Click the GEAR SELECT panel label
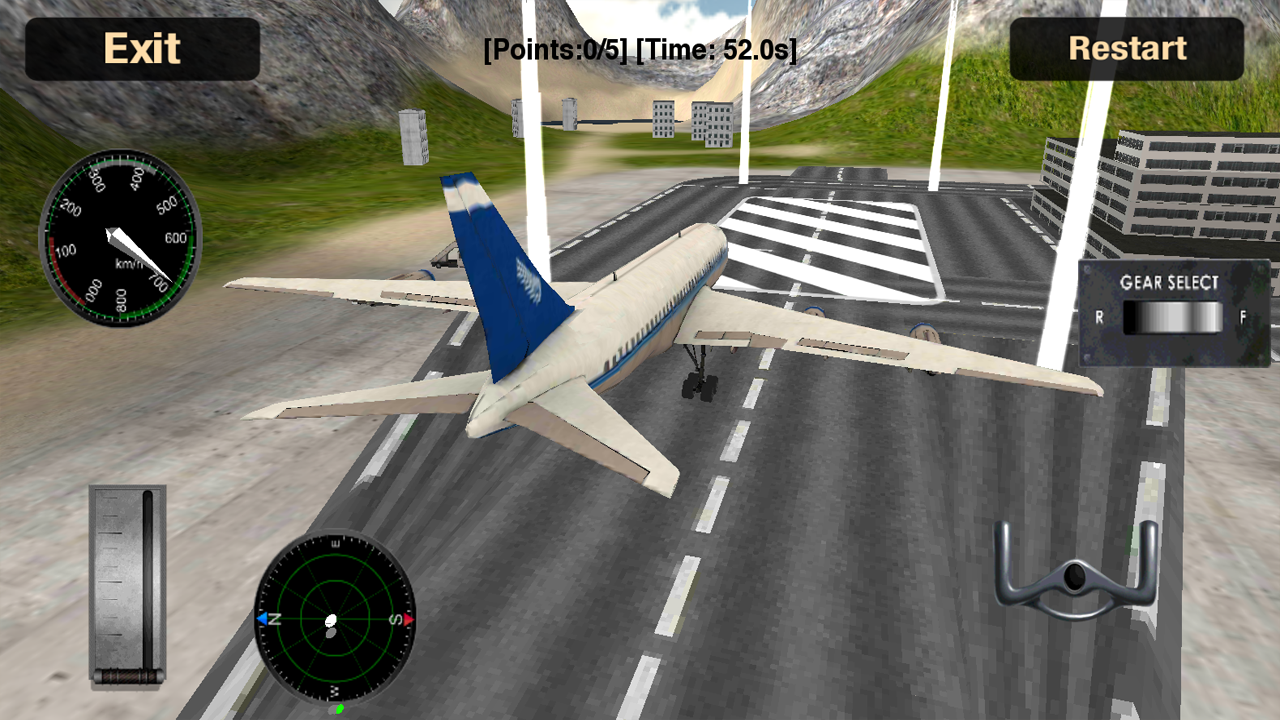 click(x=1170, y=282)
